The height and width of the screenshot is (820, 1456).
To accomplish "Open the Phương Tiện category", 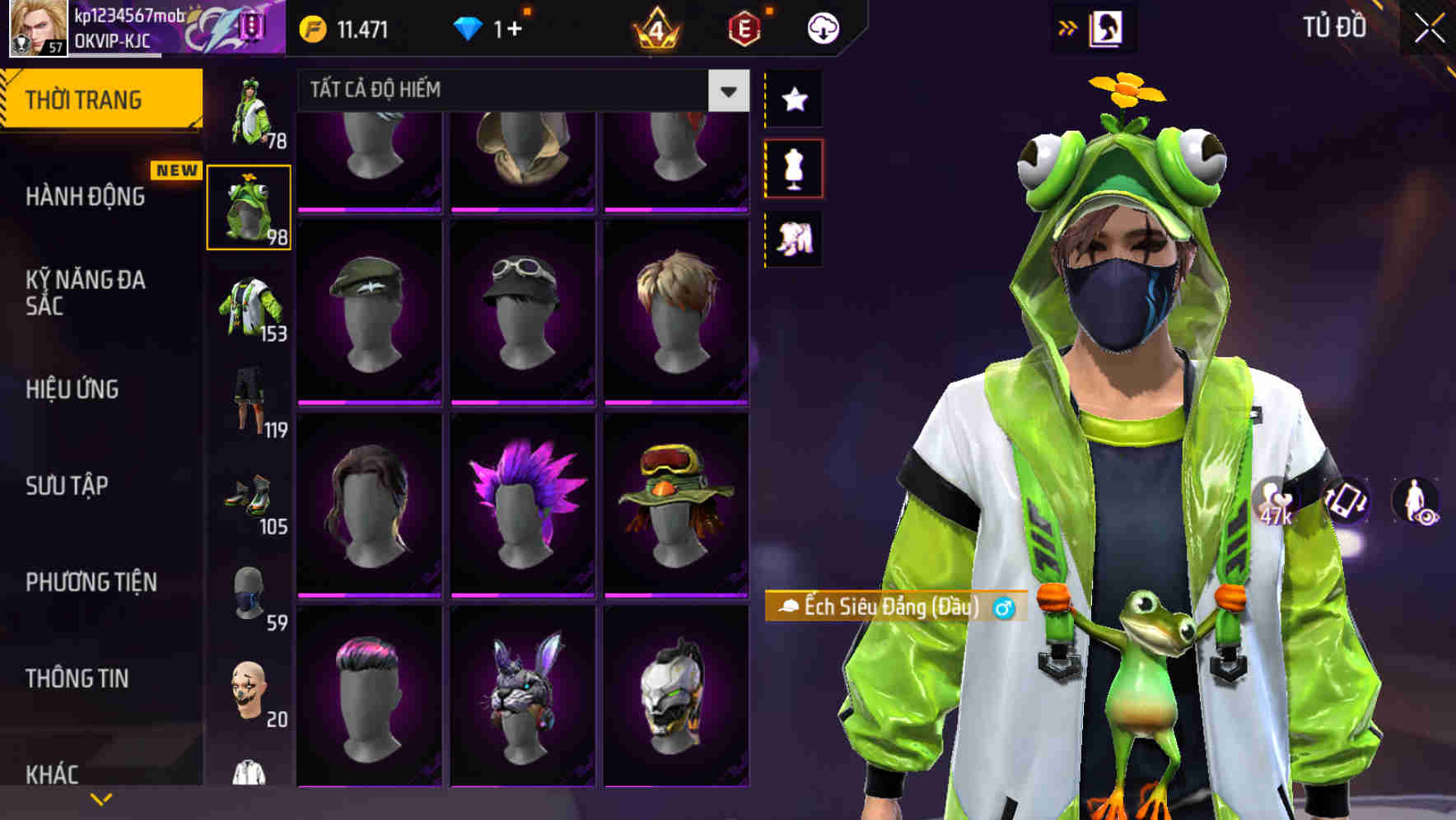I will pyautogui.click(x=91, y=581).
